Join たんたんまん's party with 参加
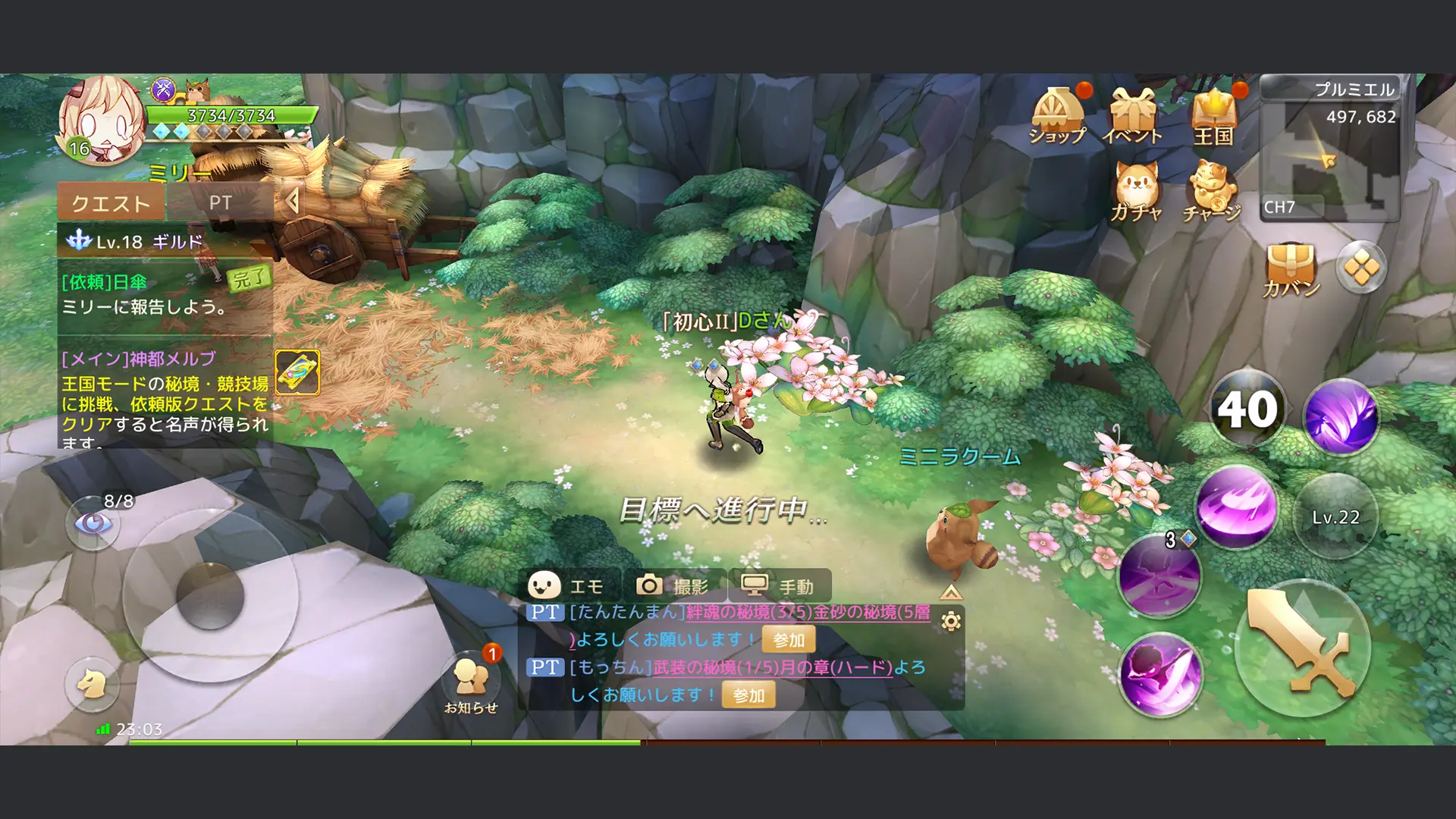 pos(789,640)
